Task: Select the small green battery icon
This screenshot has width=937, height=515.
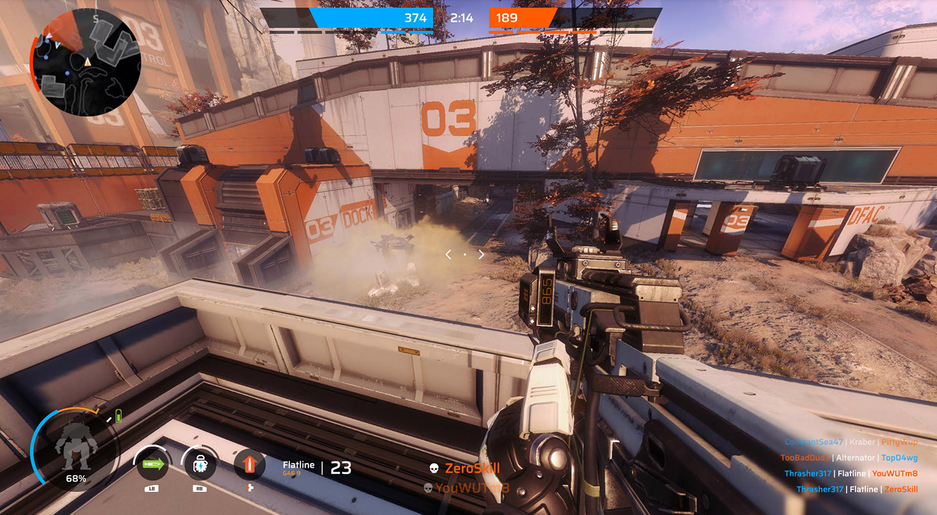Action: [x=117, y=415]
